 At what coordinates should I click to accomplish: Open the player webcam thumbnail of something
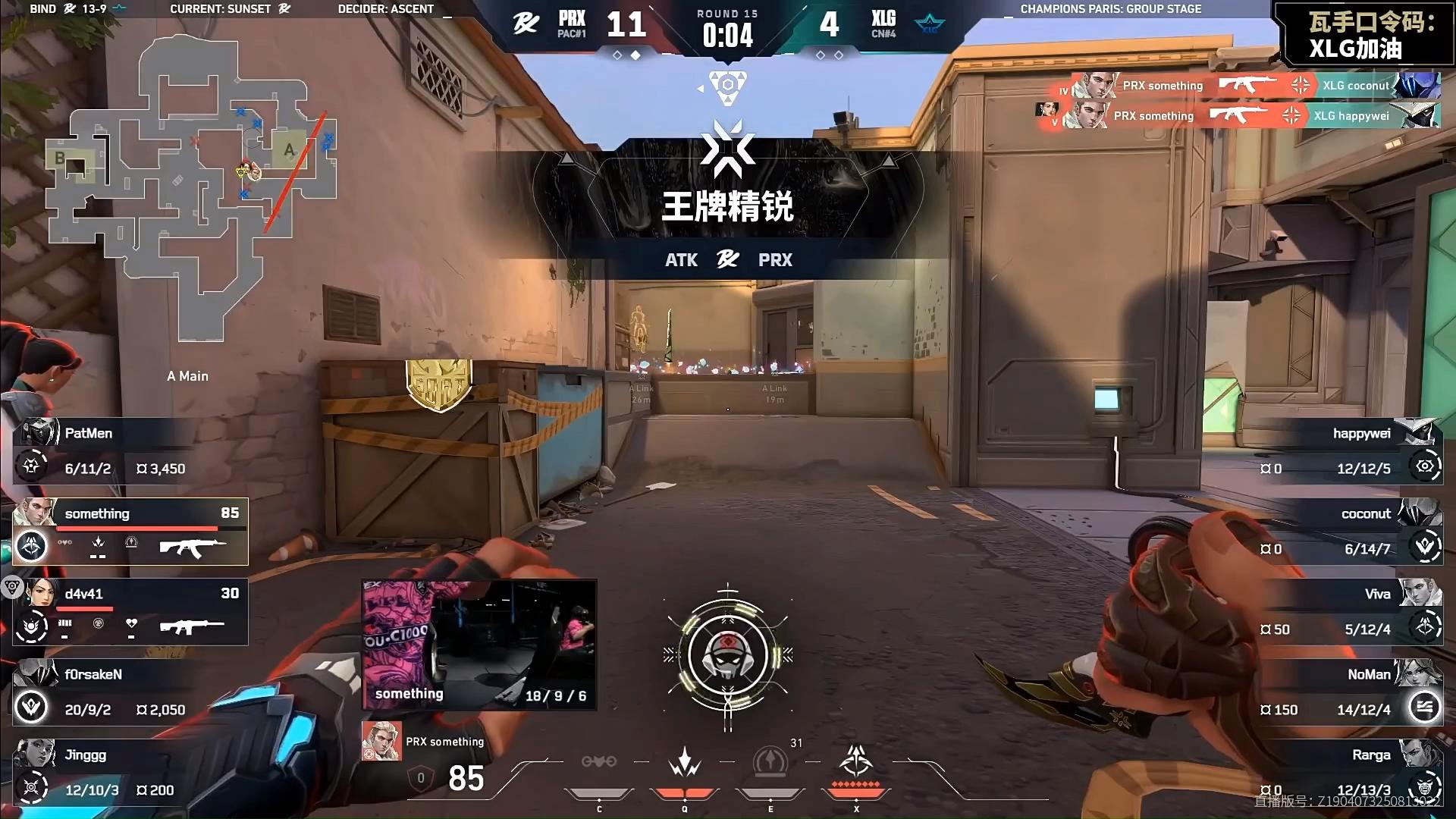[479, 645]
